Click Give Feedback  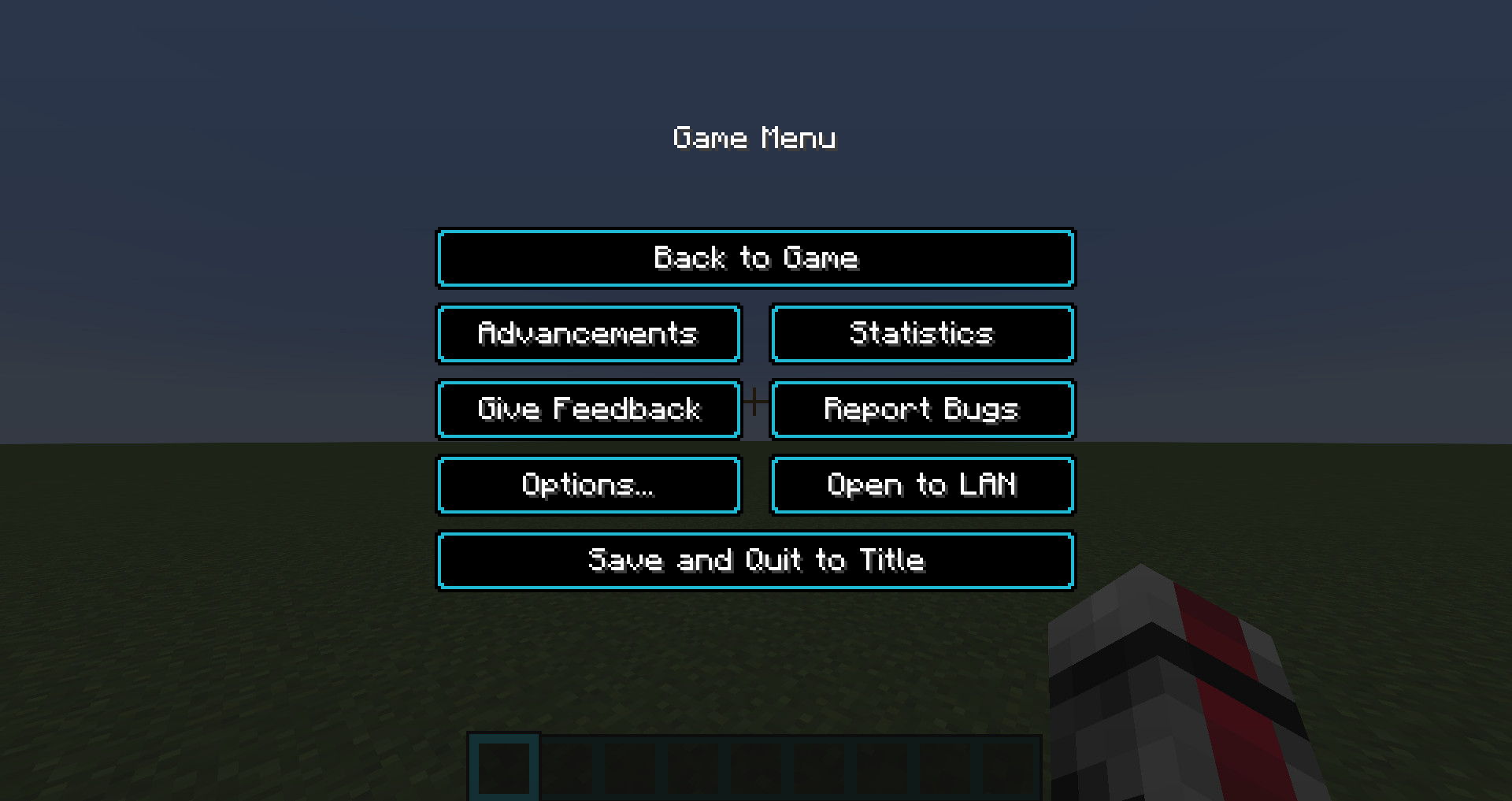[x=588, y=409]
